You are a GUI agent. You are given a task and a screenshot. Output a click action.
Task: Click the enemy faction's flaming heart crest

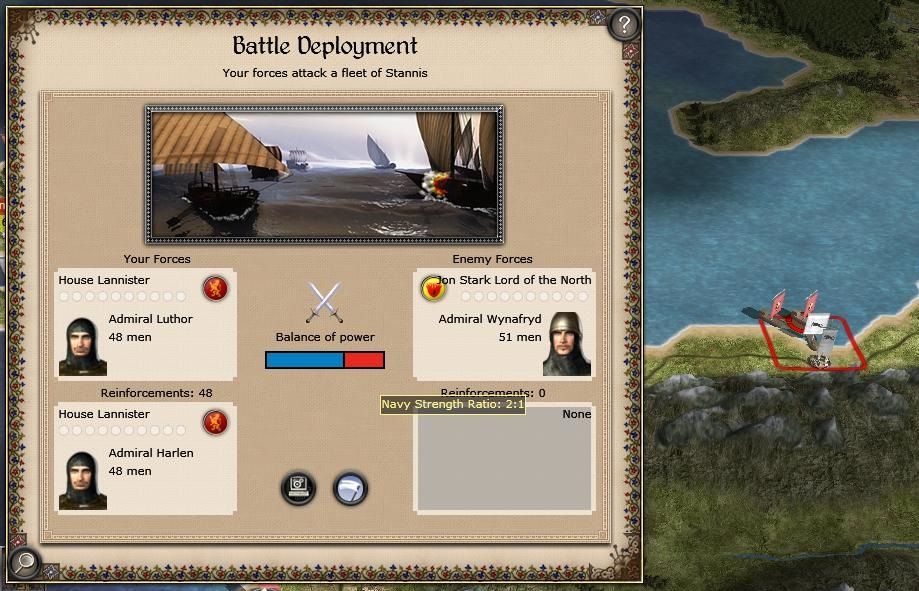click(433, 289)
